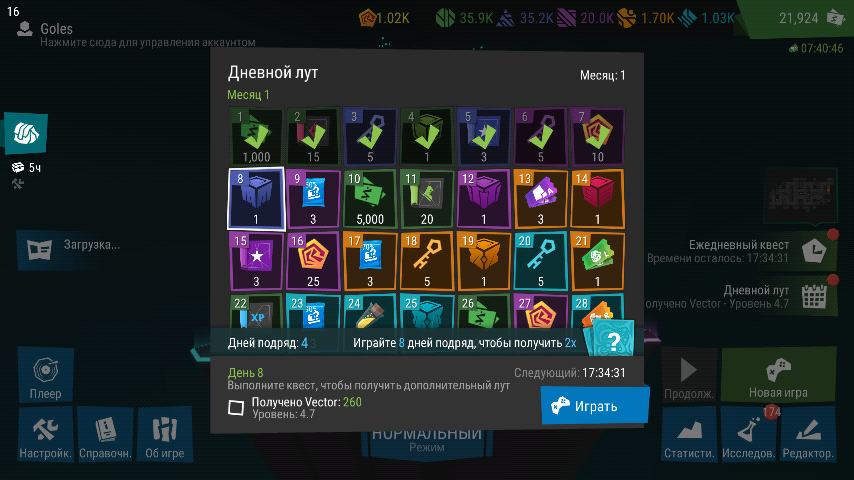Select the day 1 loot tile
This screenshot has width=854, height=480.
(255, 136)
